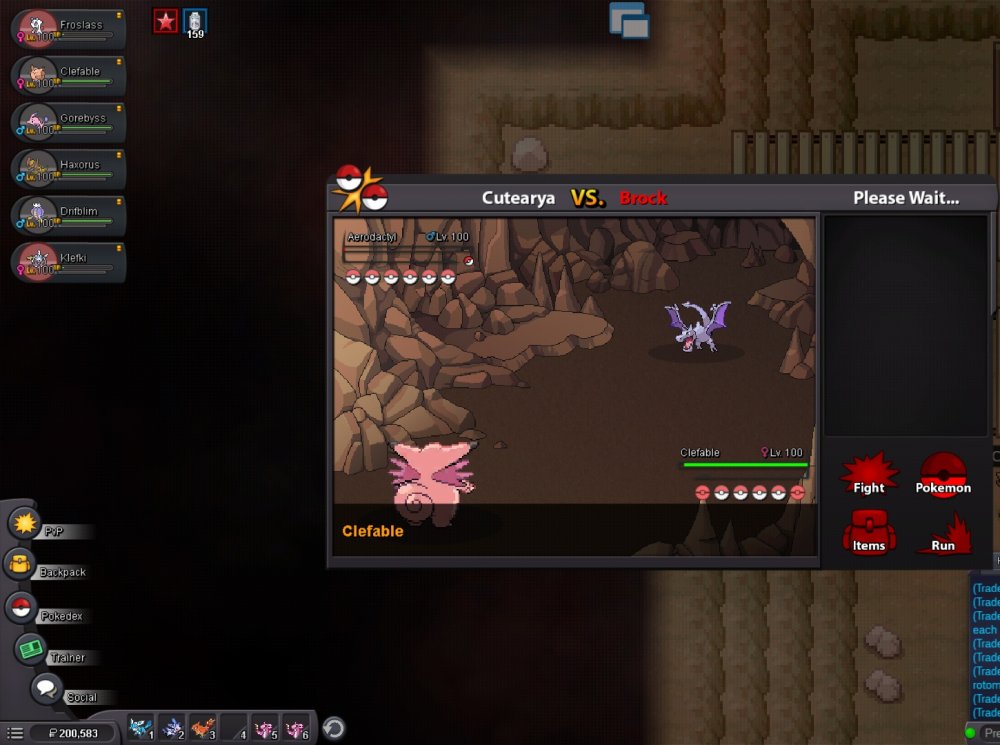Open the Pokedex
The image size is (1000, 745).
(x=21, y=607)
